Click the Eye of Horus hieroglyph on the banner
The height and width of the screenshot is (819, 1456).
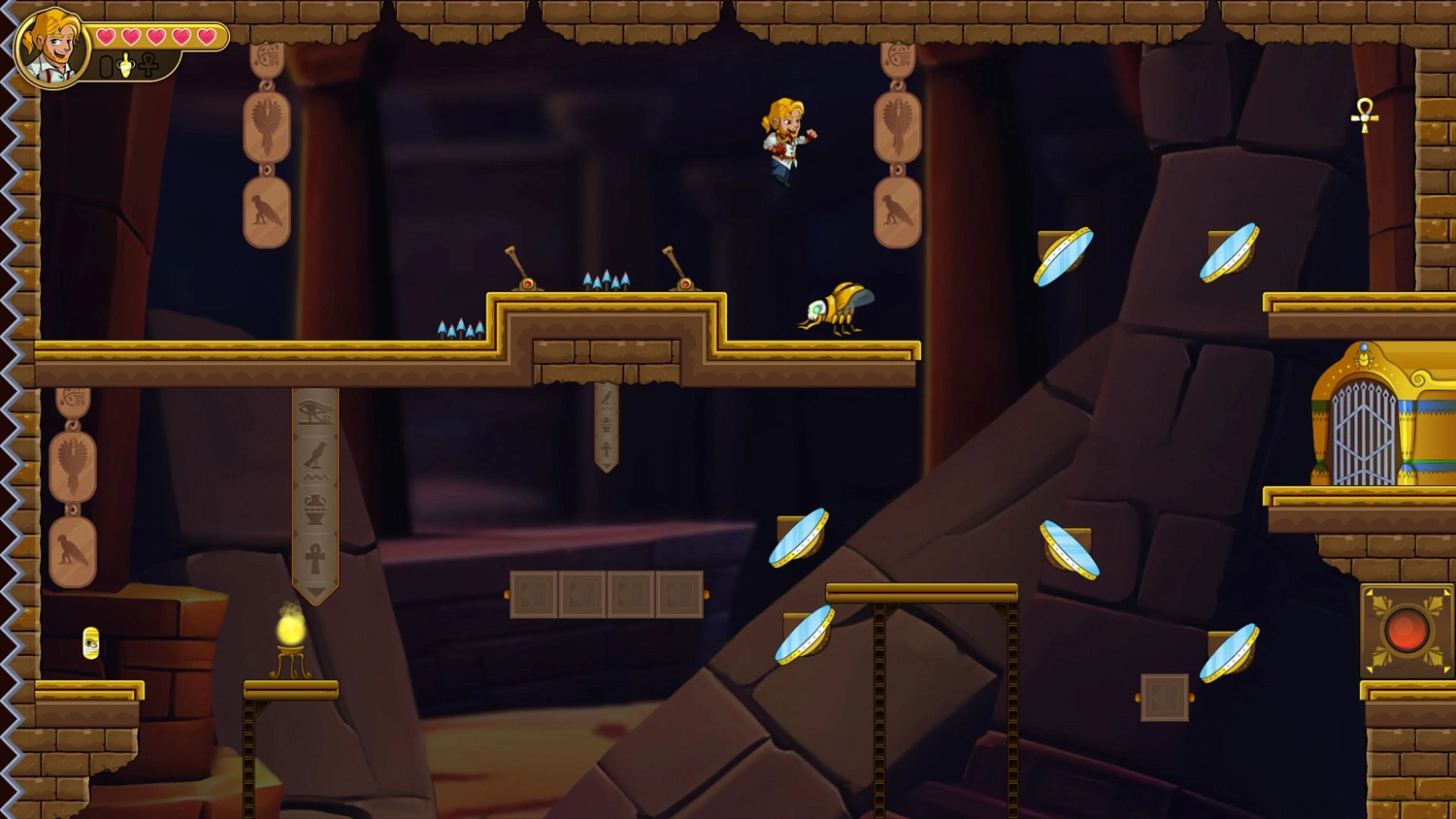click(314, 410)
